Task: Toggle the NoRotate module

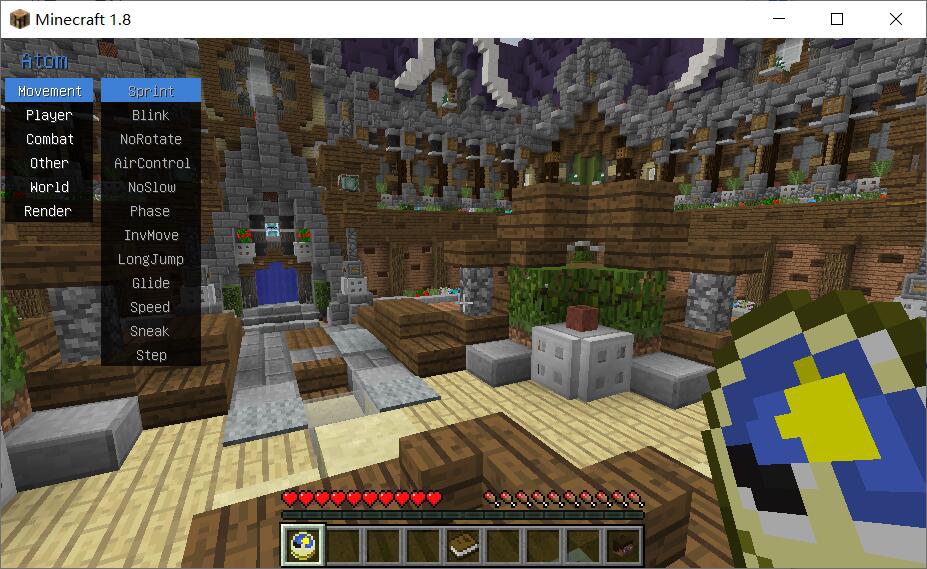Action: (x=151, y=139)
